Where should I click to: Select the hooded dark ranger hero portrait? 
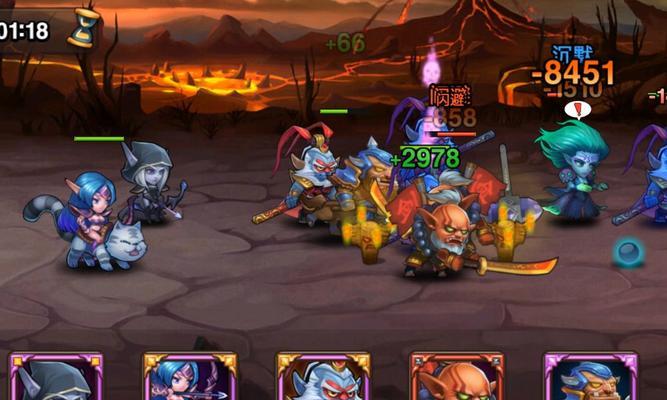coord(55,379)
